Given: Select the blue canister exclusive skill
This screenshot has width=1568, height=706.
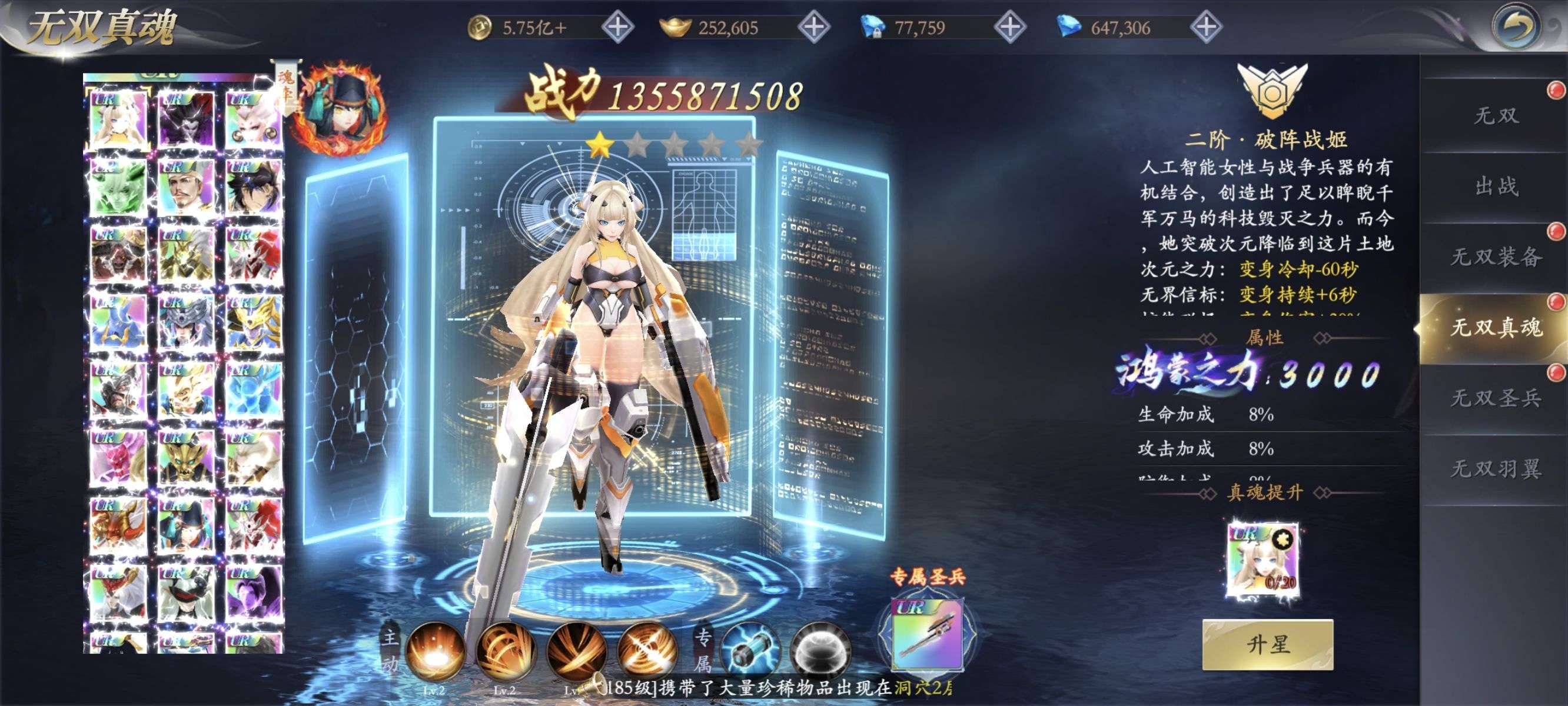Looking at the screenshot, I should (750, 651).
